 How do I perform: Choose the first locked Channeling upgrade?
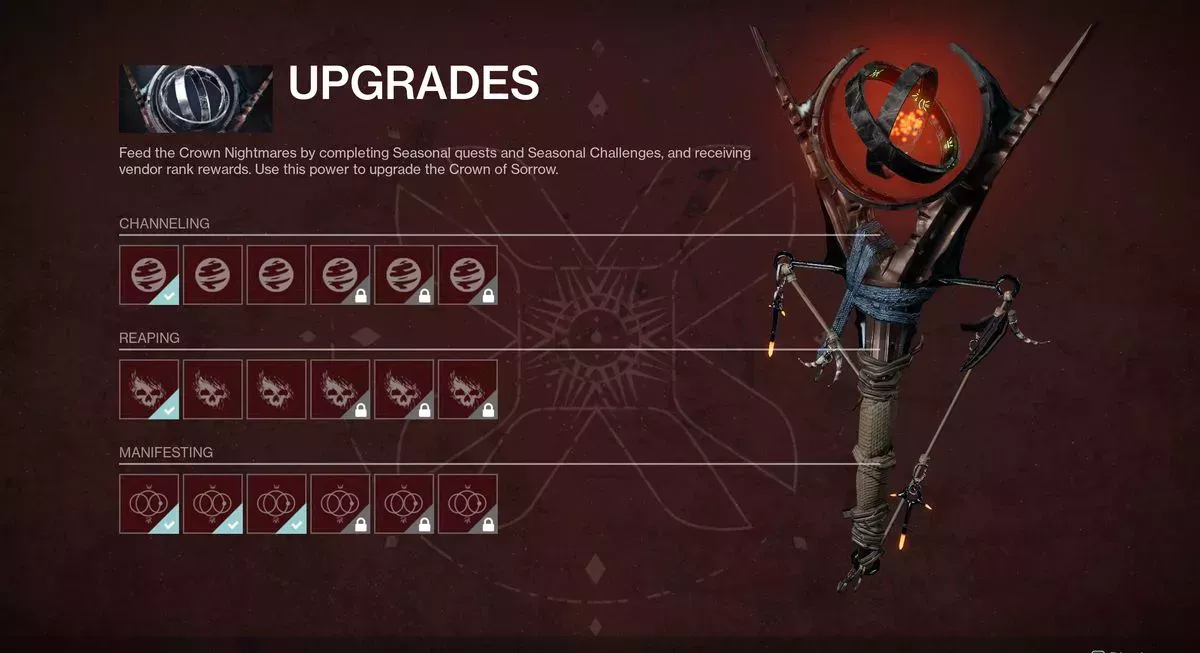click(340, 274)
